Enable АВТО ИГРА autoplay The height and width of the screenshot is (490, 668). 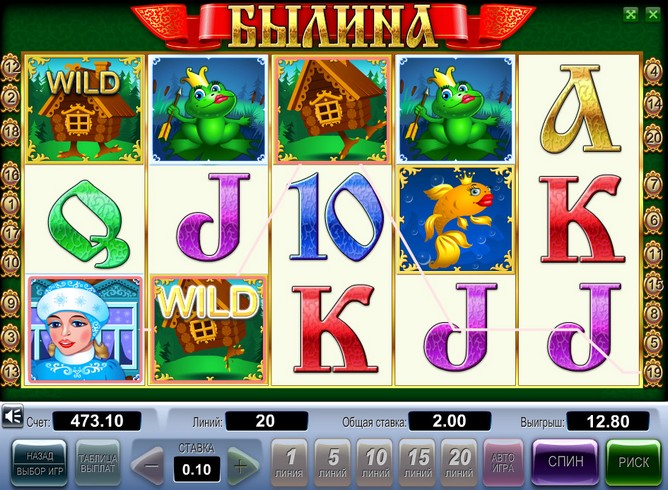tap(502, 463)
